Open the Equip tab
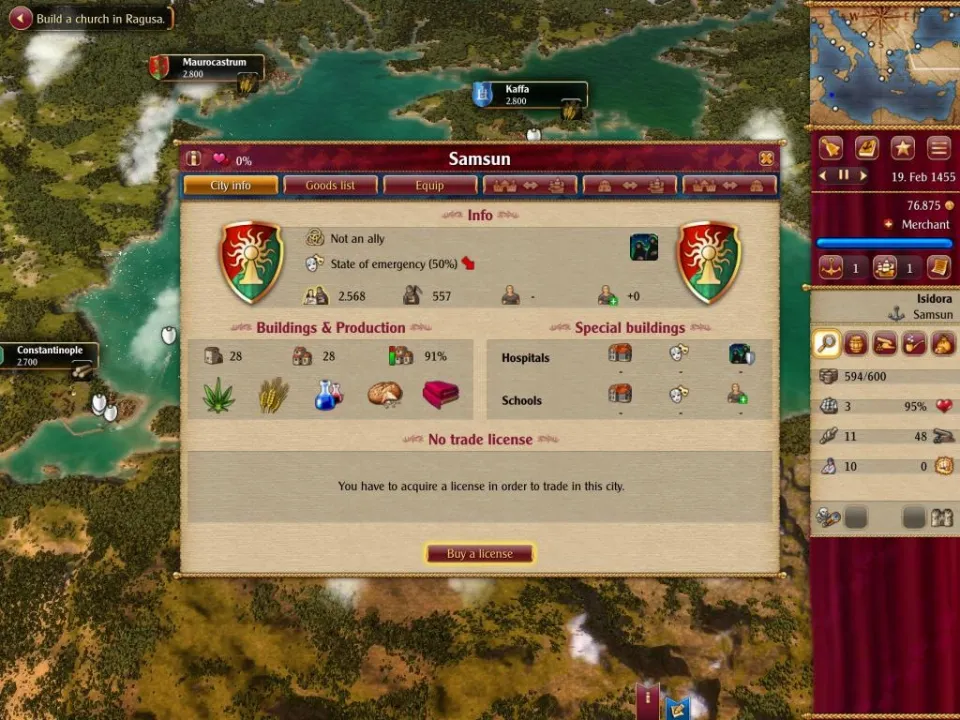 [x=430, y=186]
